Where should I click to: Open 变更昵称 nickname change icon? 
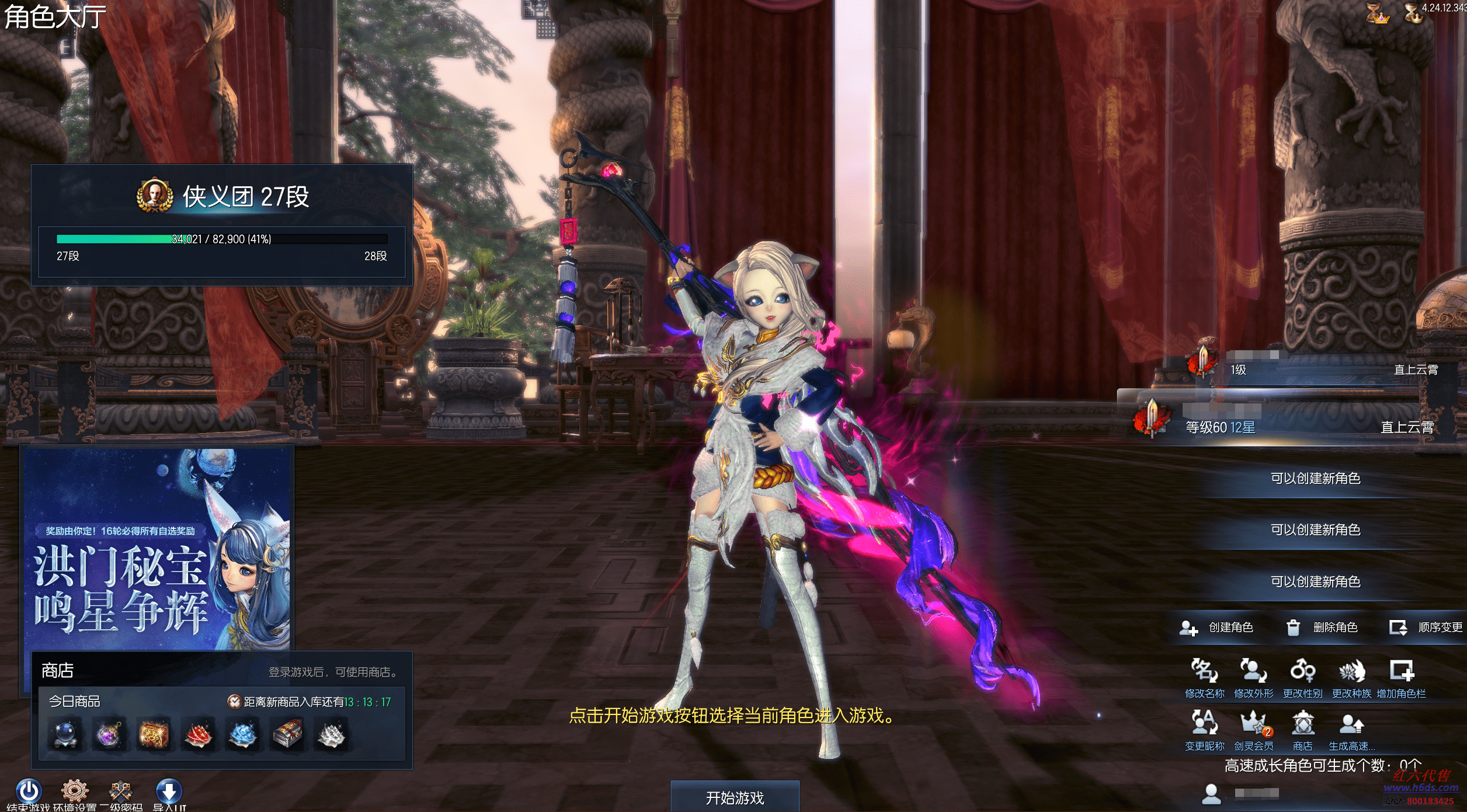[1204, 730]
